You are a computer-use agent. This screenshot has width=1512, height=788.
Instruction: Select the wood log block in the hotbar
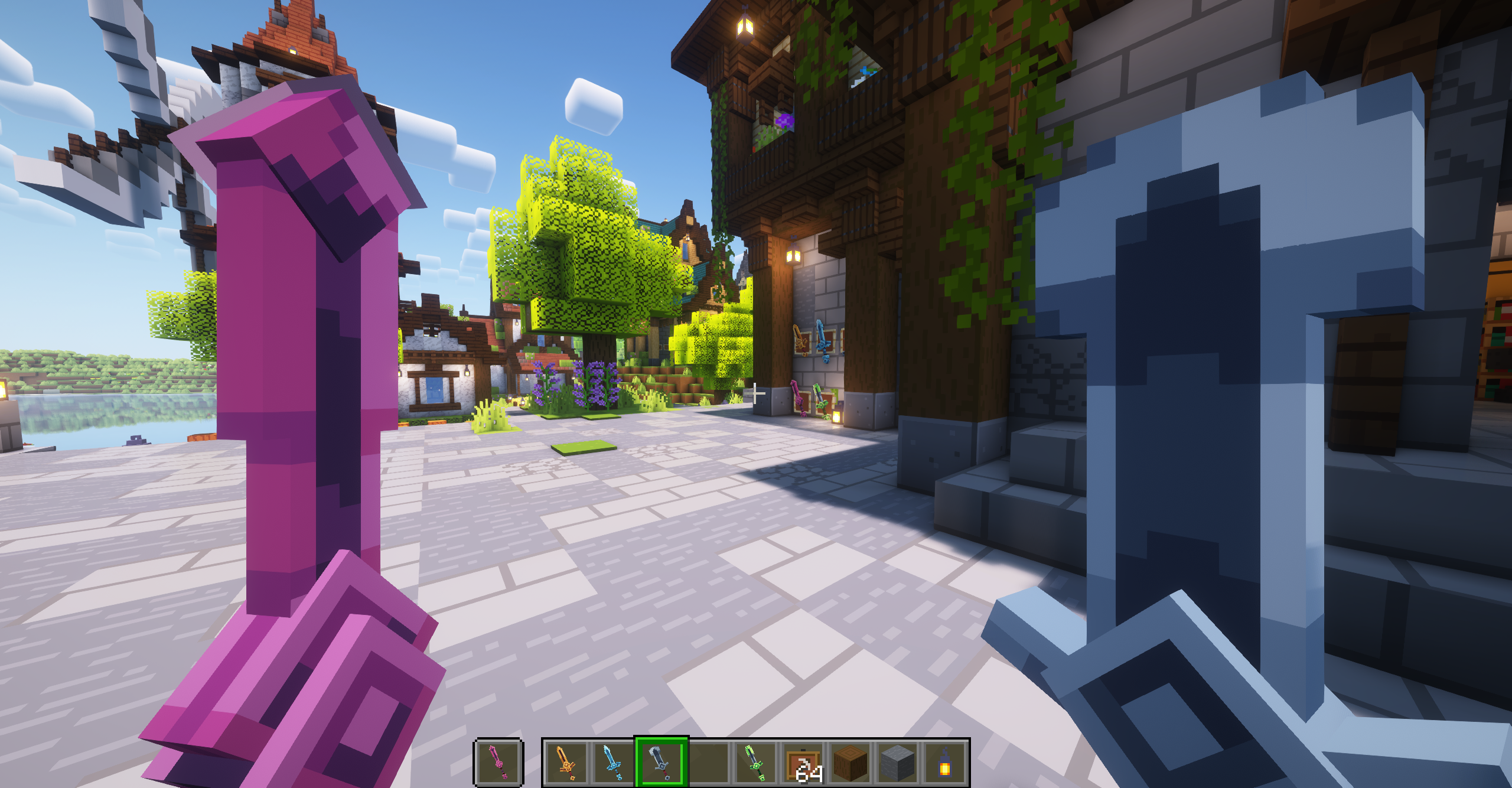tap(851, 762)
